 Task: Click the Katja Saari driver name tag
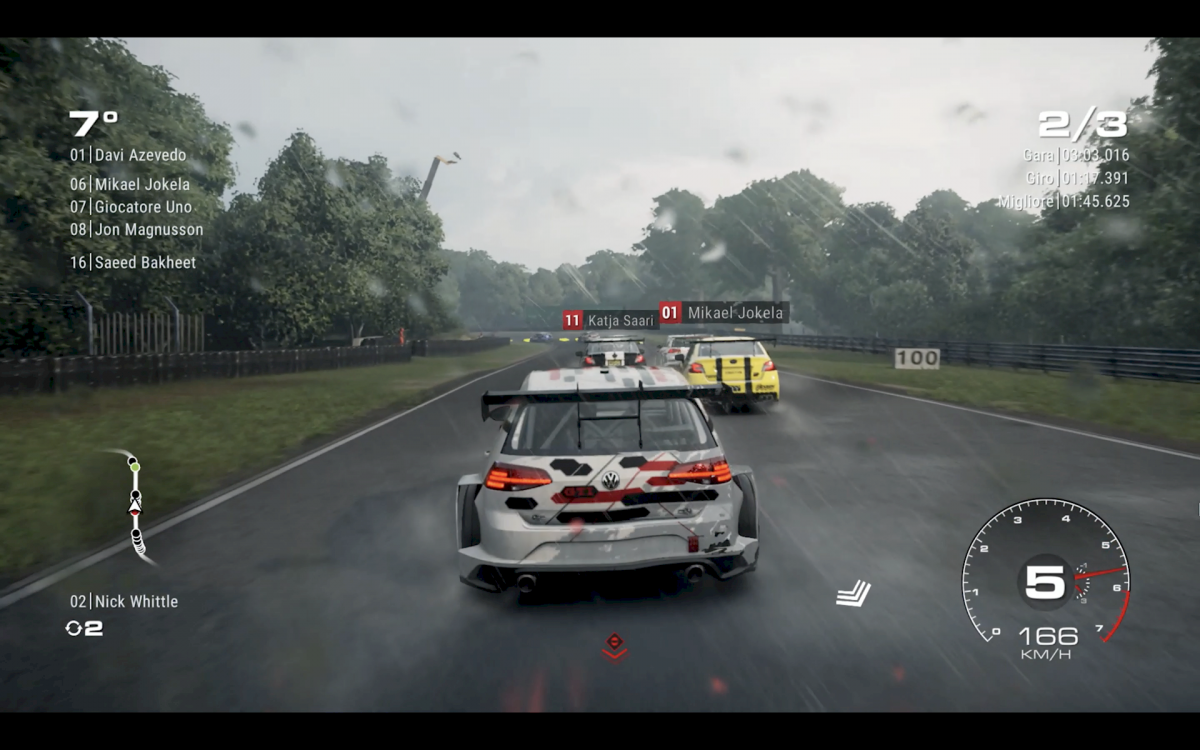point(610,320)
